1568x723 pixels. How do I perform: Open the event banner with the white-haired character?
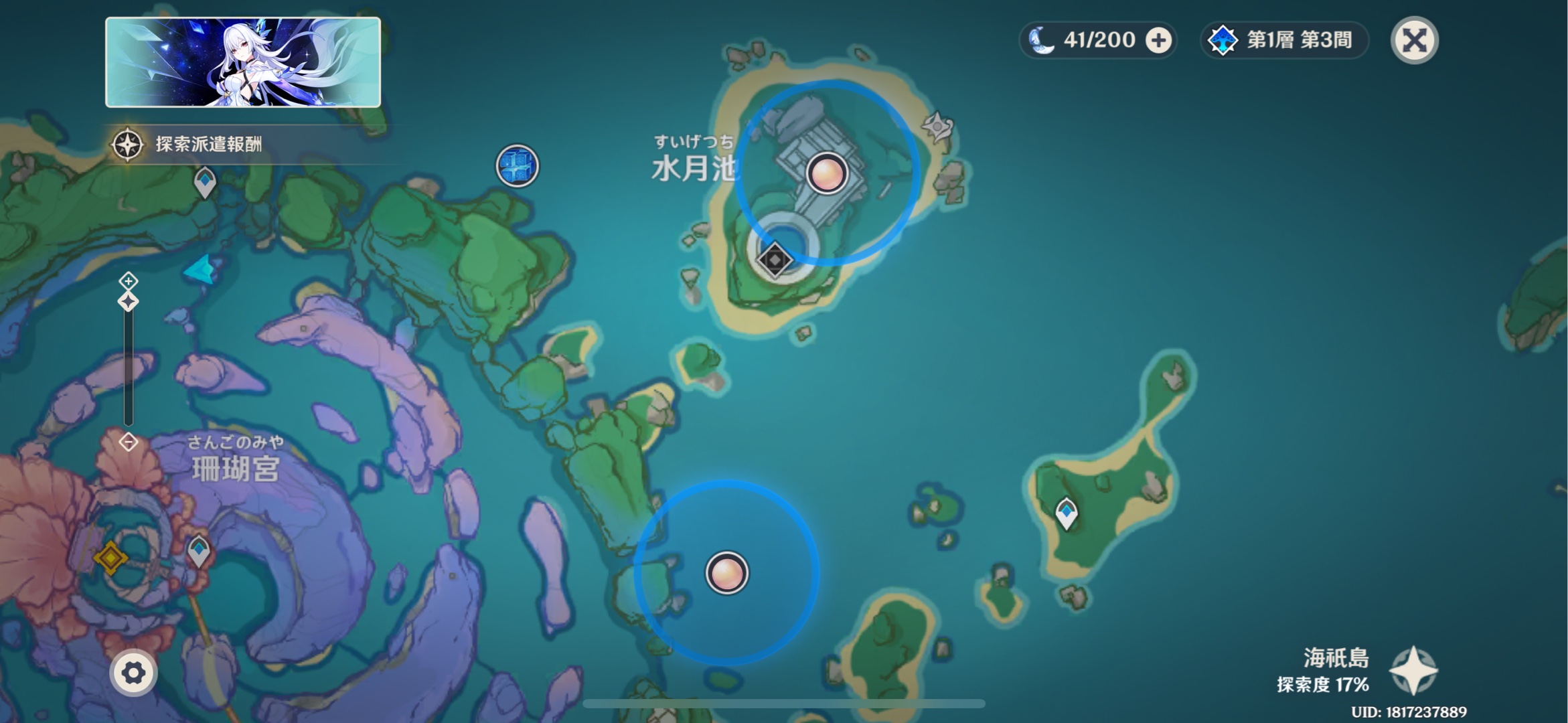click(243, 62)
